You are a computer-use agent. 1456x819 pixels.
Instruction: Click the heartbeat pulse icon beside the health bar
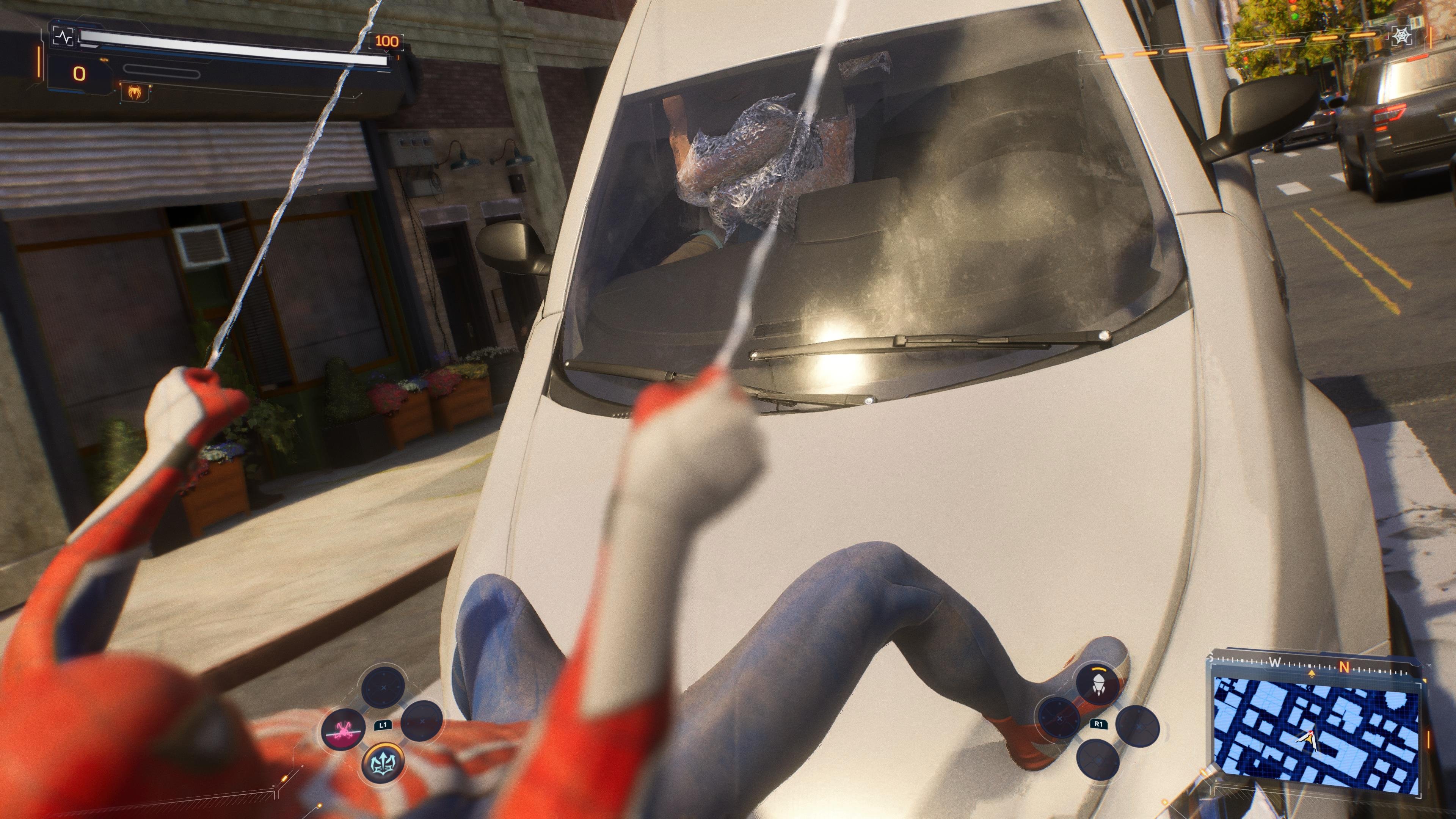tap(63, 37)
